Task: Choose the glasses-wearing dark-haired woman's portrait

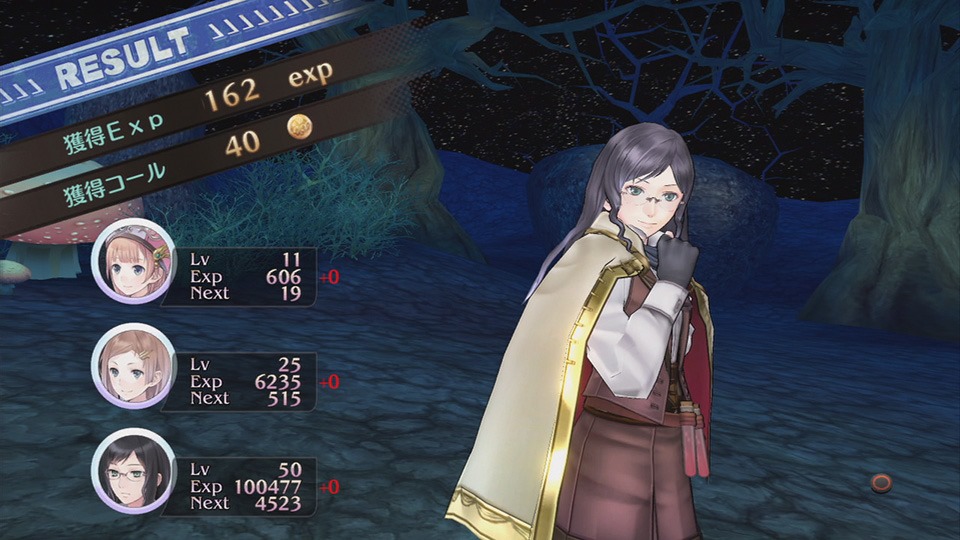Action: (x=133, y=471)
